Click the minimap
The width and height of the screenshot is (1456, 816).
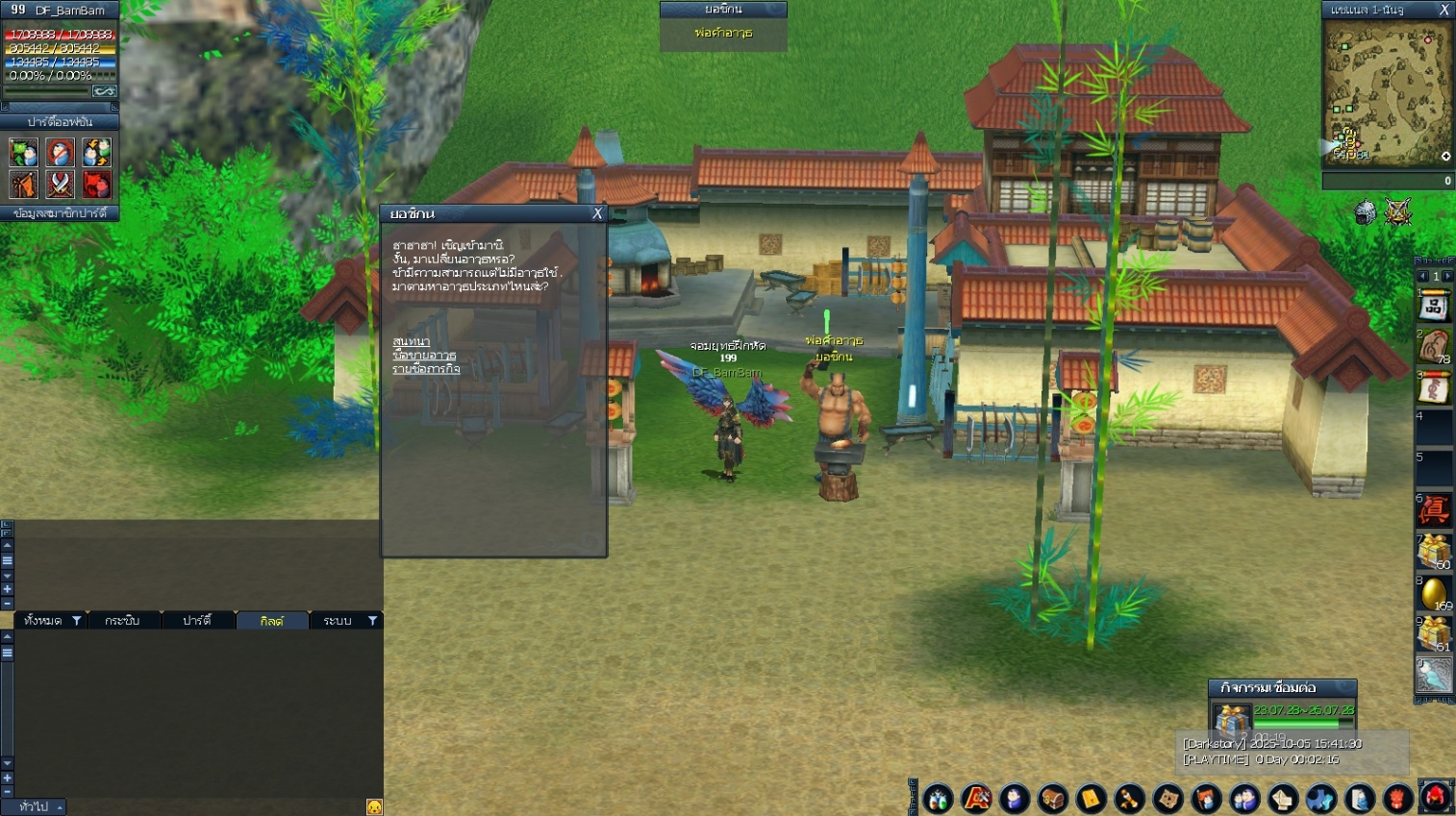pos(1387,94)
